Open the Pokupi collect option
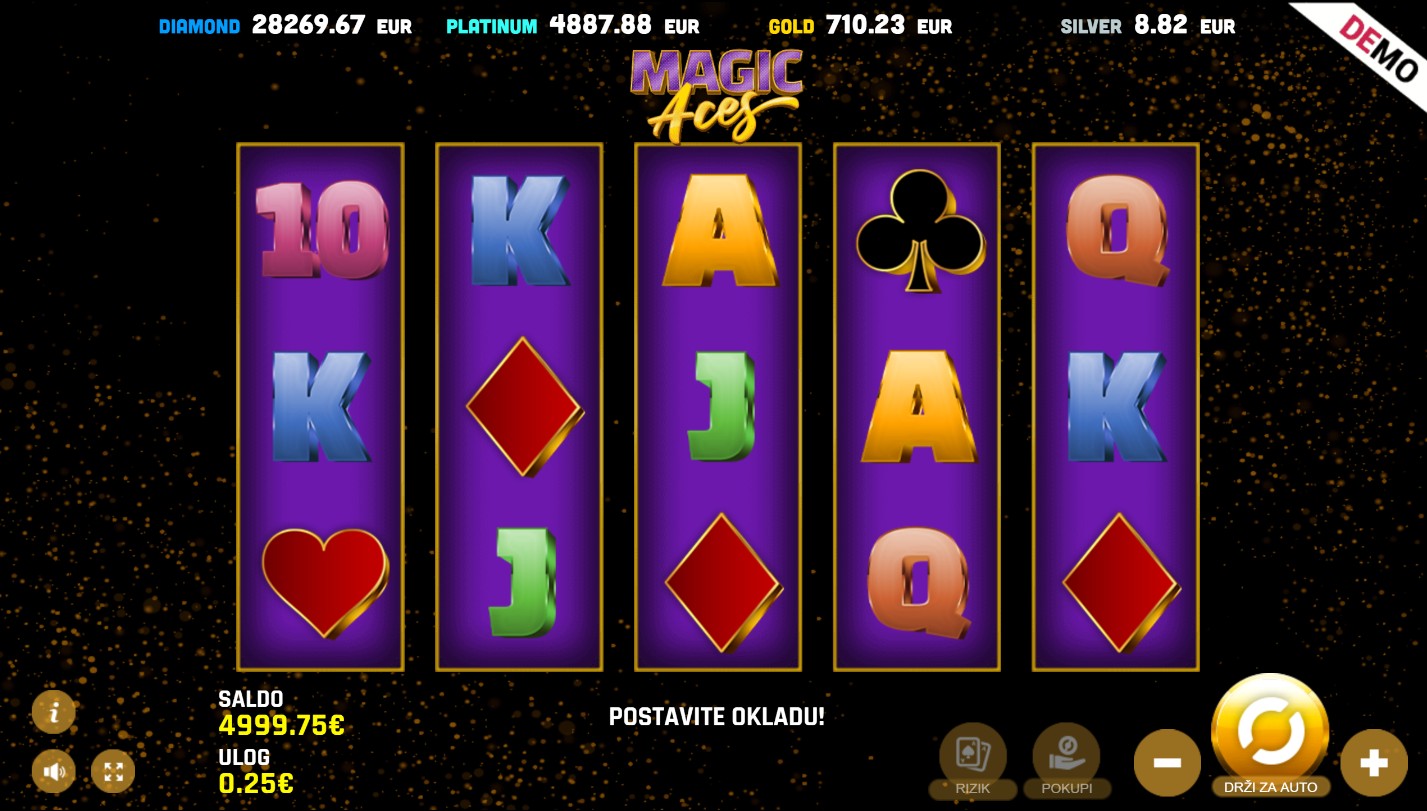 [x=1066, y=757]
